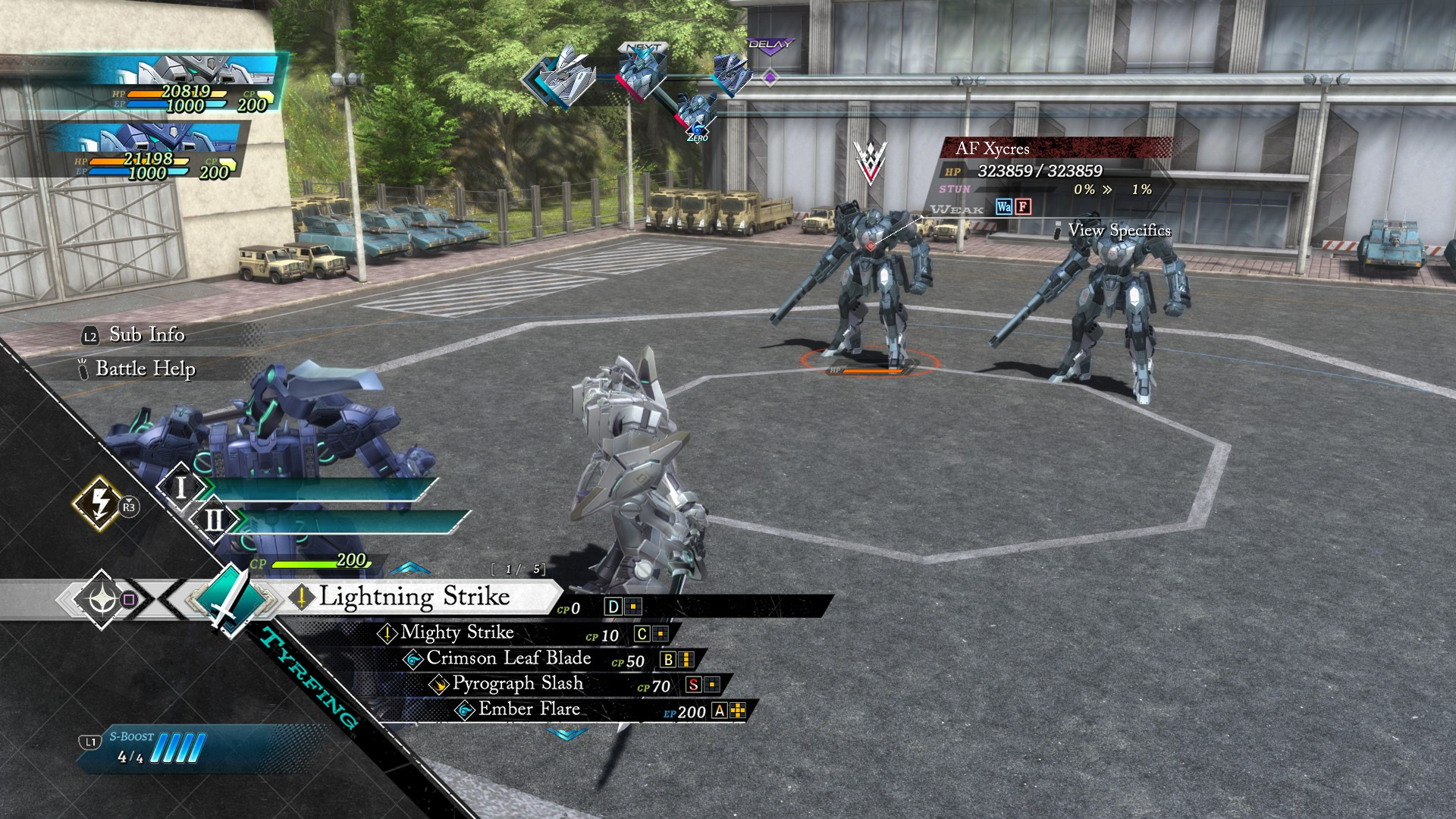Open the Sub Info panel

point(146,335)
